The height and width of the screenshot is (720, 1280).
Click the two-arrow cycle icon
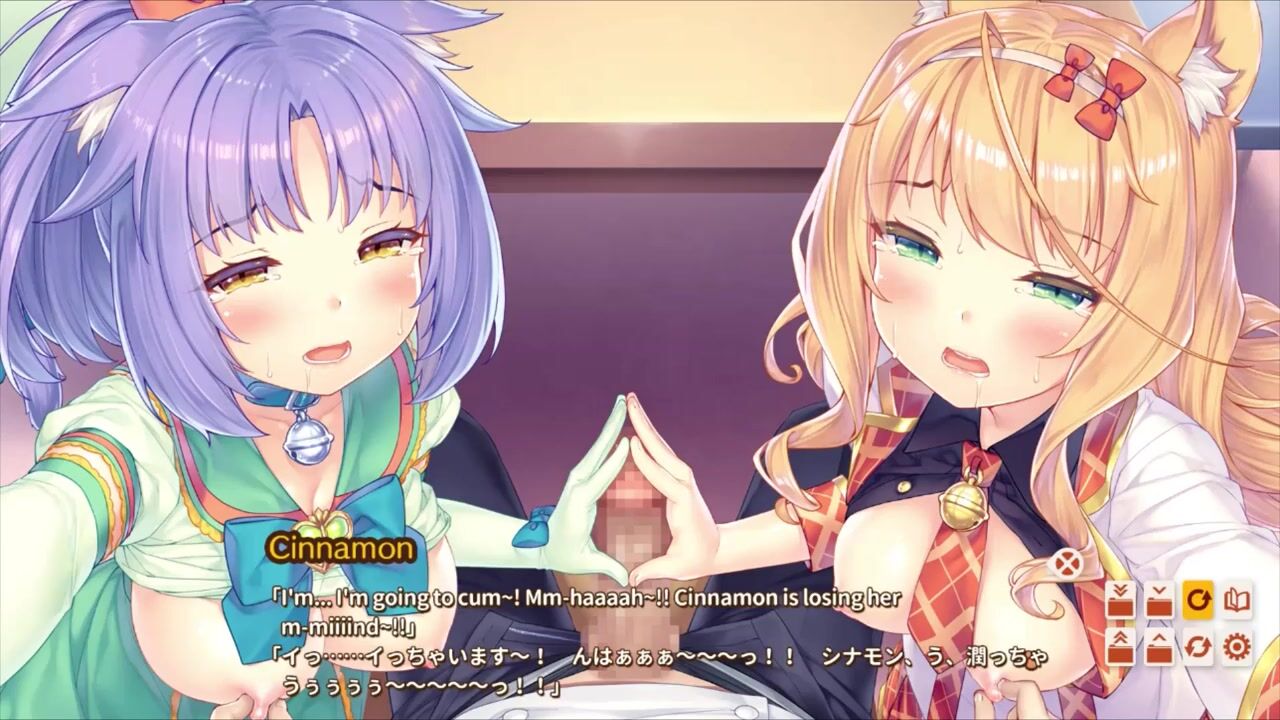coord(1198,647)
